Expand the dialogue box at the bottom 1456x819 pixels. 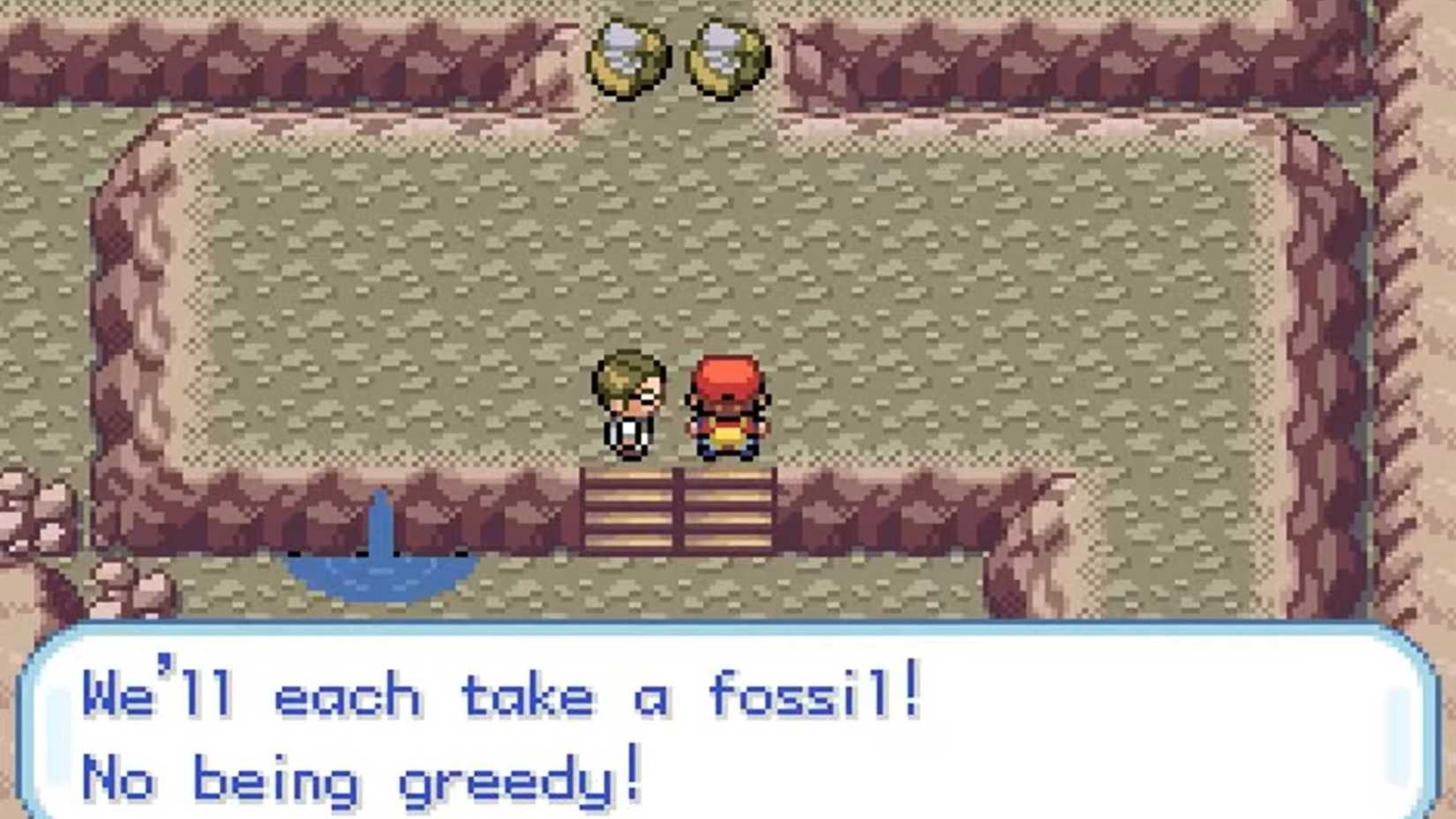tap(728, 724)
